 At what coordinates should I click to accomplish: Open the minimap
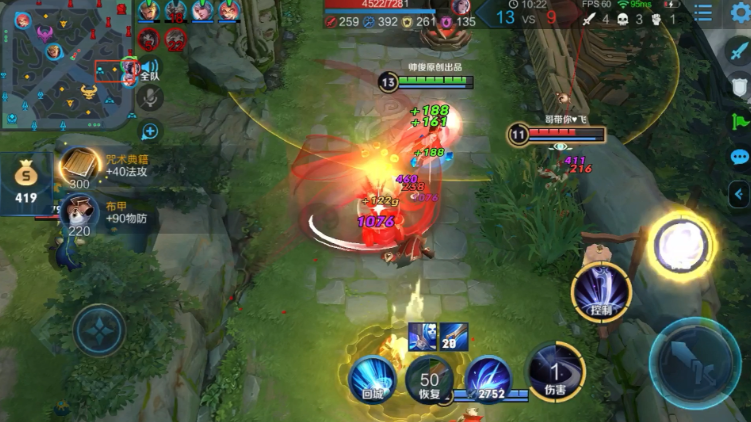pyautogui.click(x=65, y=63)
